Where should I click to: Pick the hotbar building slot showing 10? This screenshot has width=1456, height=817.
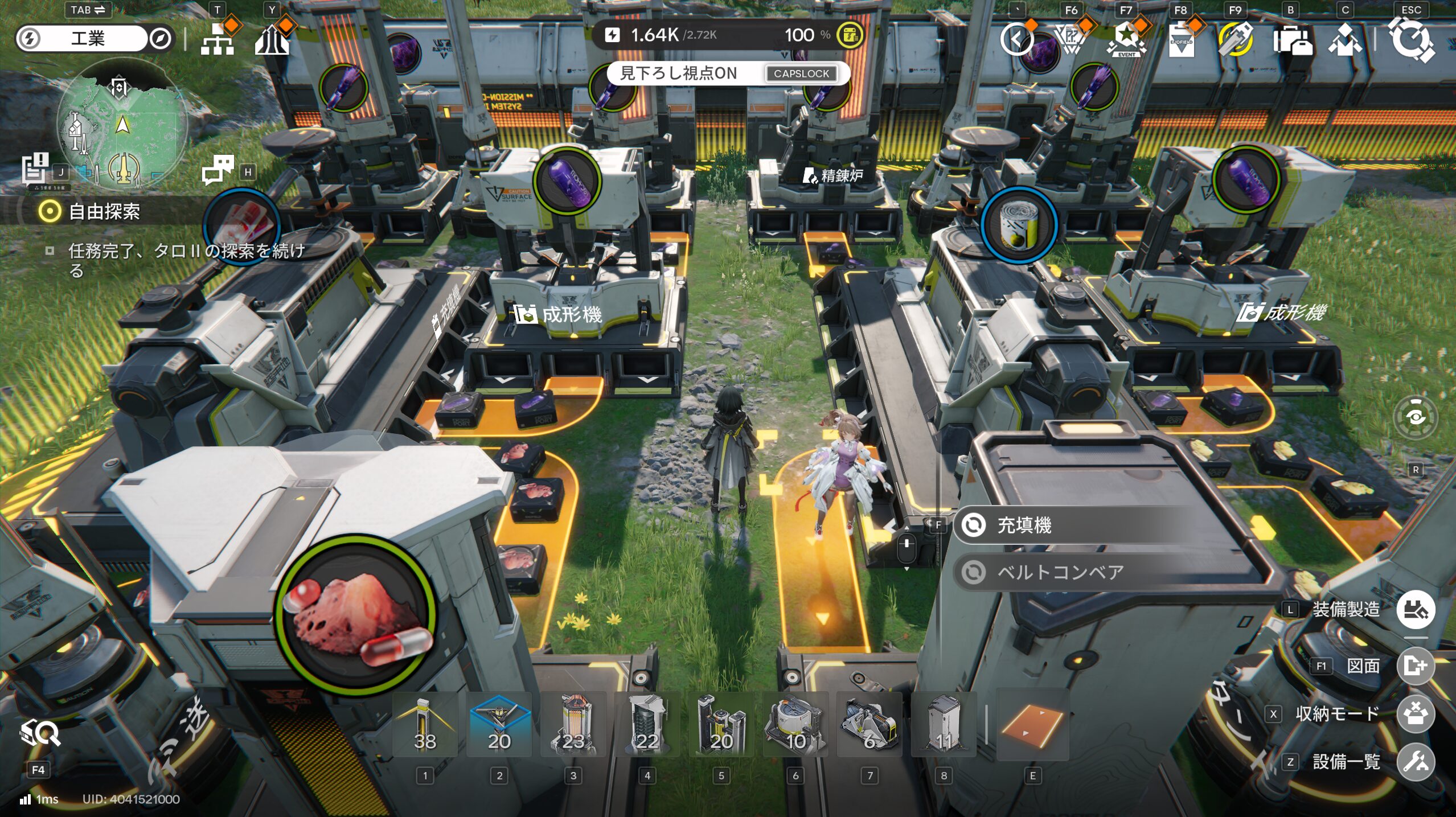(795, 725)
